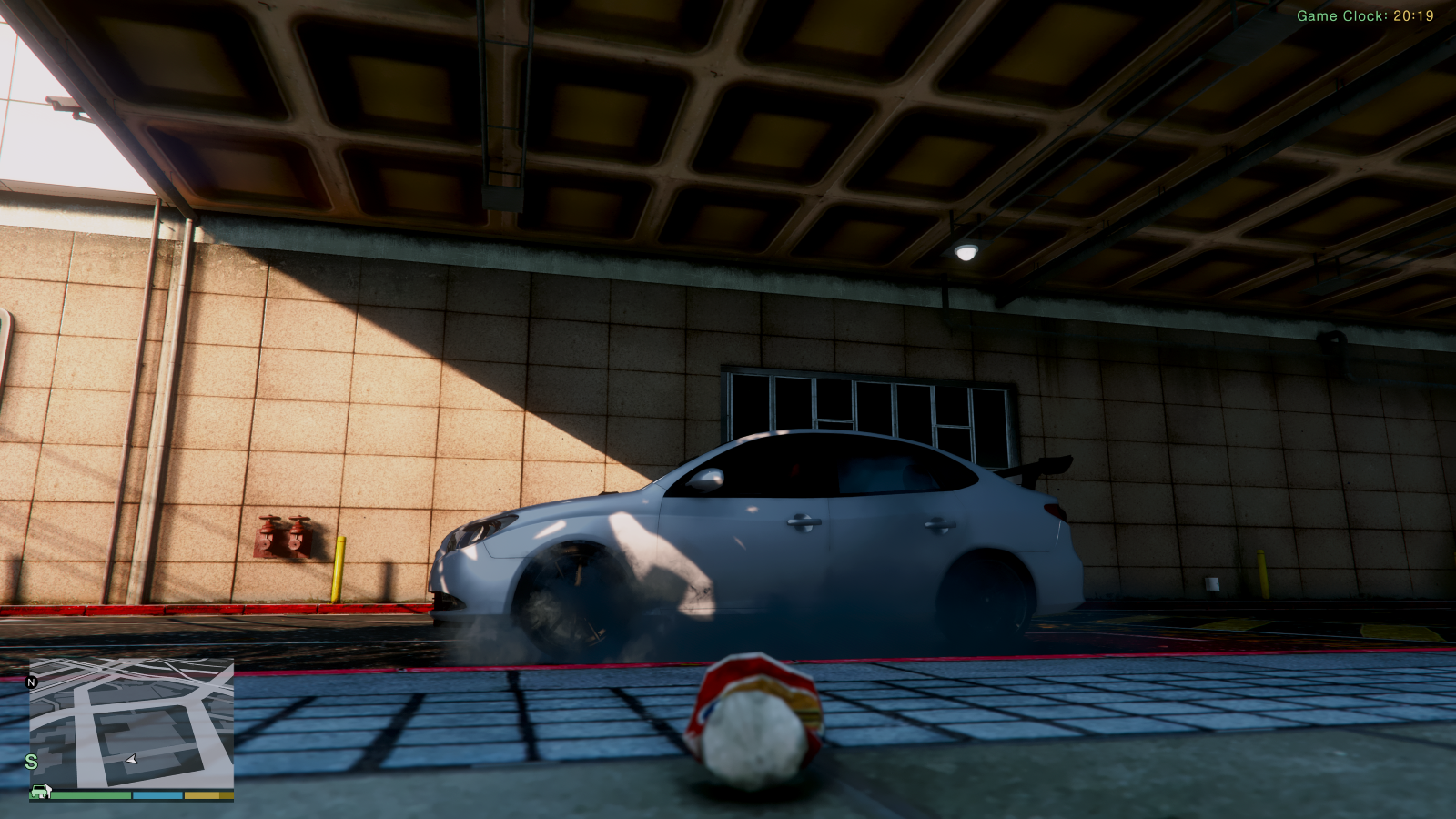1456x819 pixels.
Task: Click the north N compass marker
Action: pos(32,682)
